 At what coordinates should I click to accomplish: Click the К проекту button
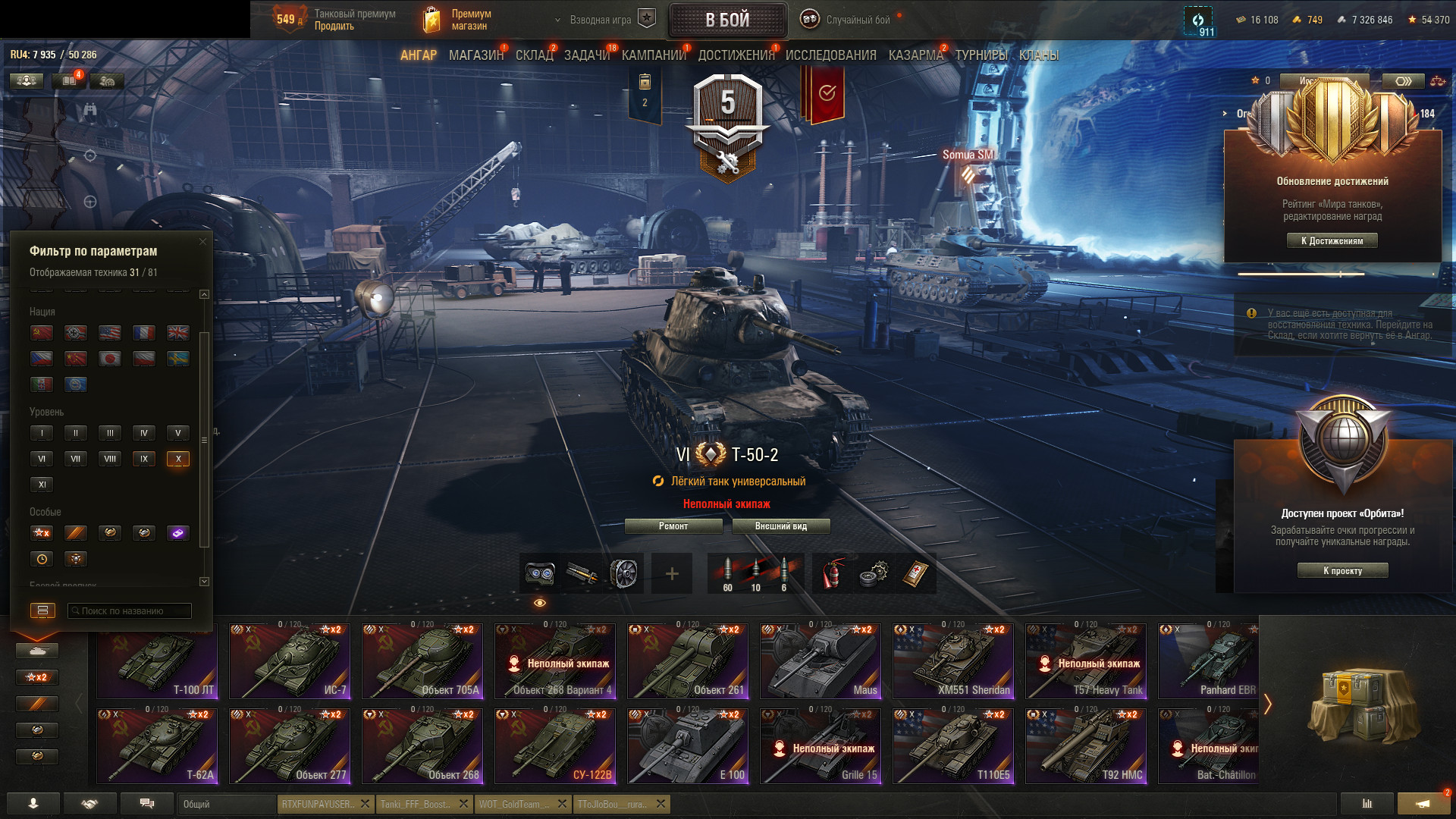[1342, 571]
